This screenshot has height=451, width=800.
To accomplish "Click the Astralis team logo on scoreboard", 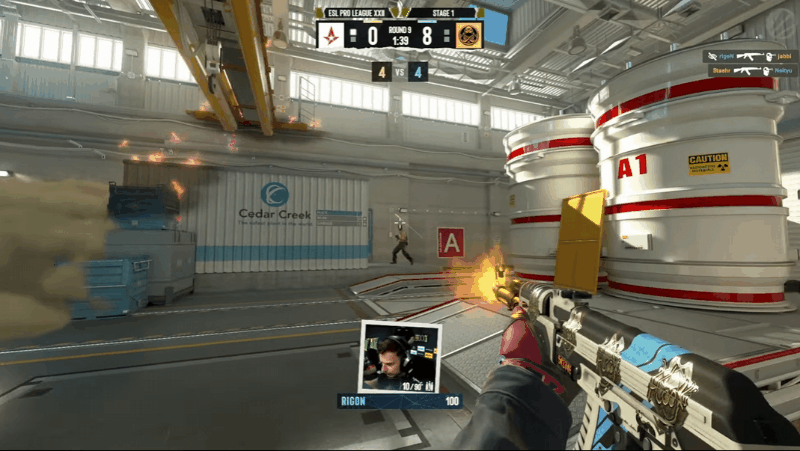I will pos(331,34).
